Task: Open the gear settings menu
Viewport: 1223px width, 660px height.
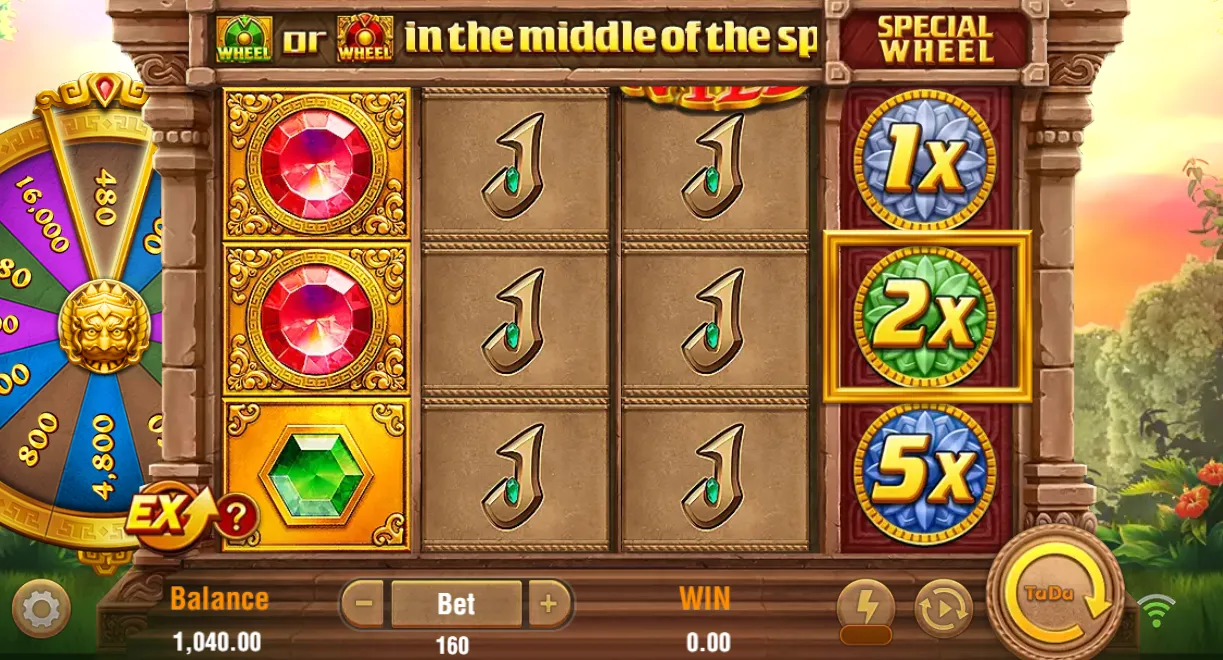Action: pyautogui.click(x=41, y=607)
